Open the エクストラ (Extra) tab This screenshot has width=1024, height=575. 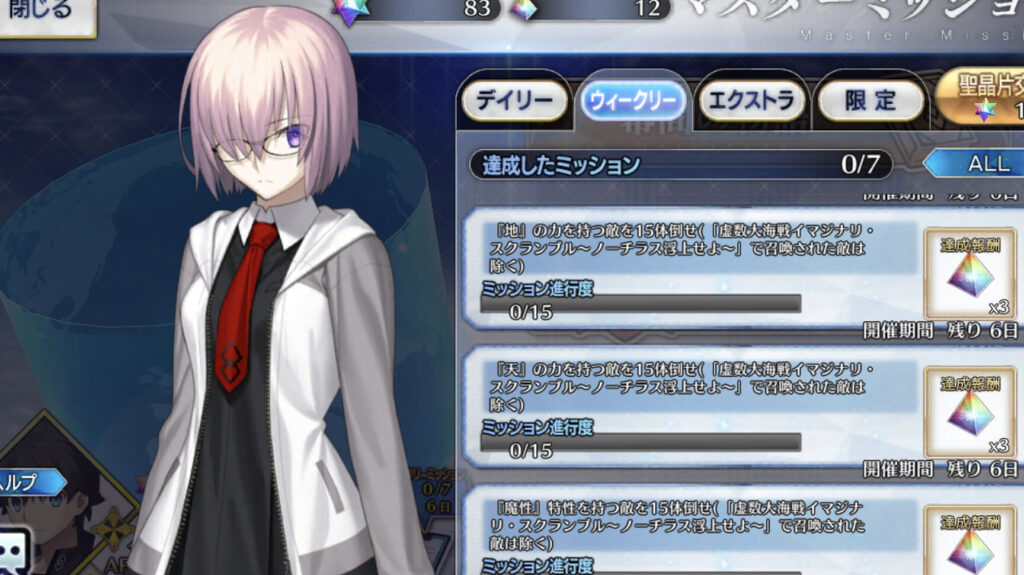752,100
